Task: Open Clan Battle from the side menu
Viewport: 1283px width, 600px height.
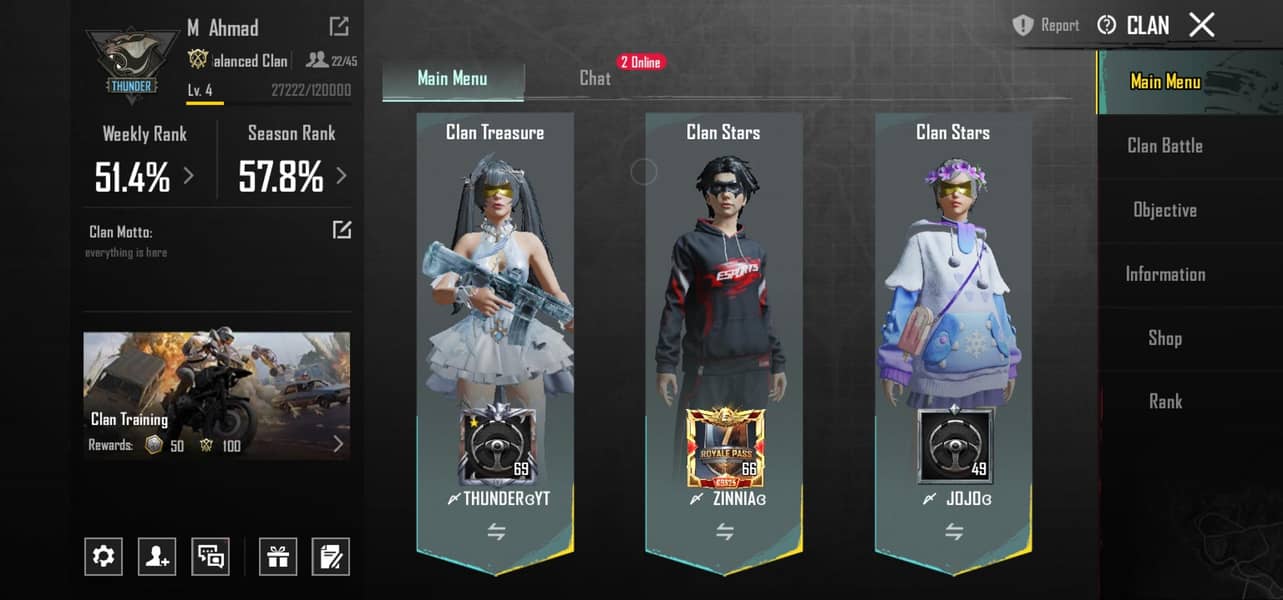Action: [1165, 146]
